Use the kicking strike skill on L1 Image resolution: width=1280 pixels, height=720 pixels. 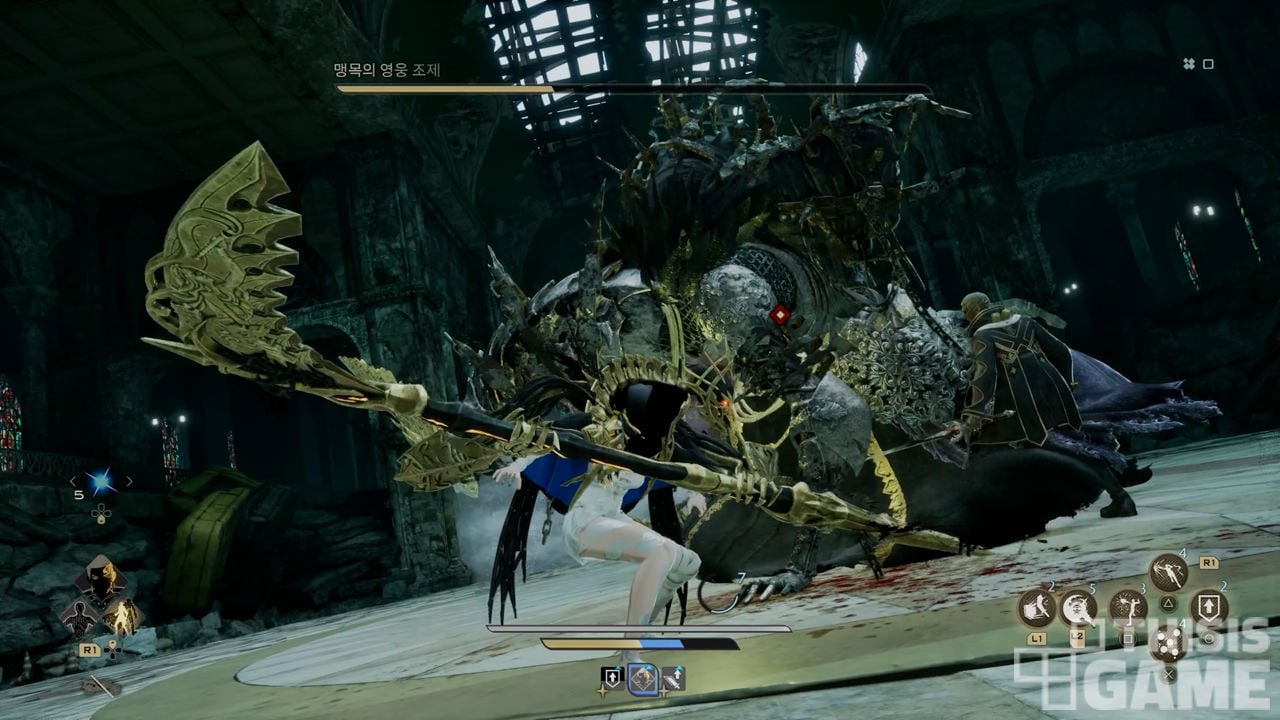pyautogui.click(x=1037, y=607)
